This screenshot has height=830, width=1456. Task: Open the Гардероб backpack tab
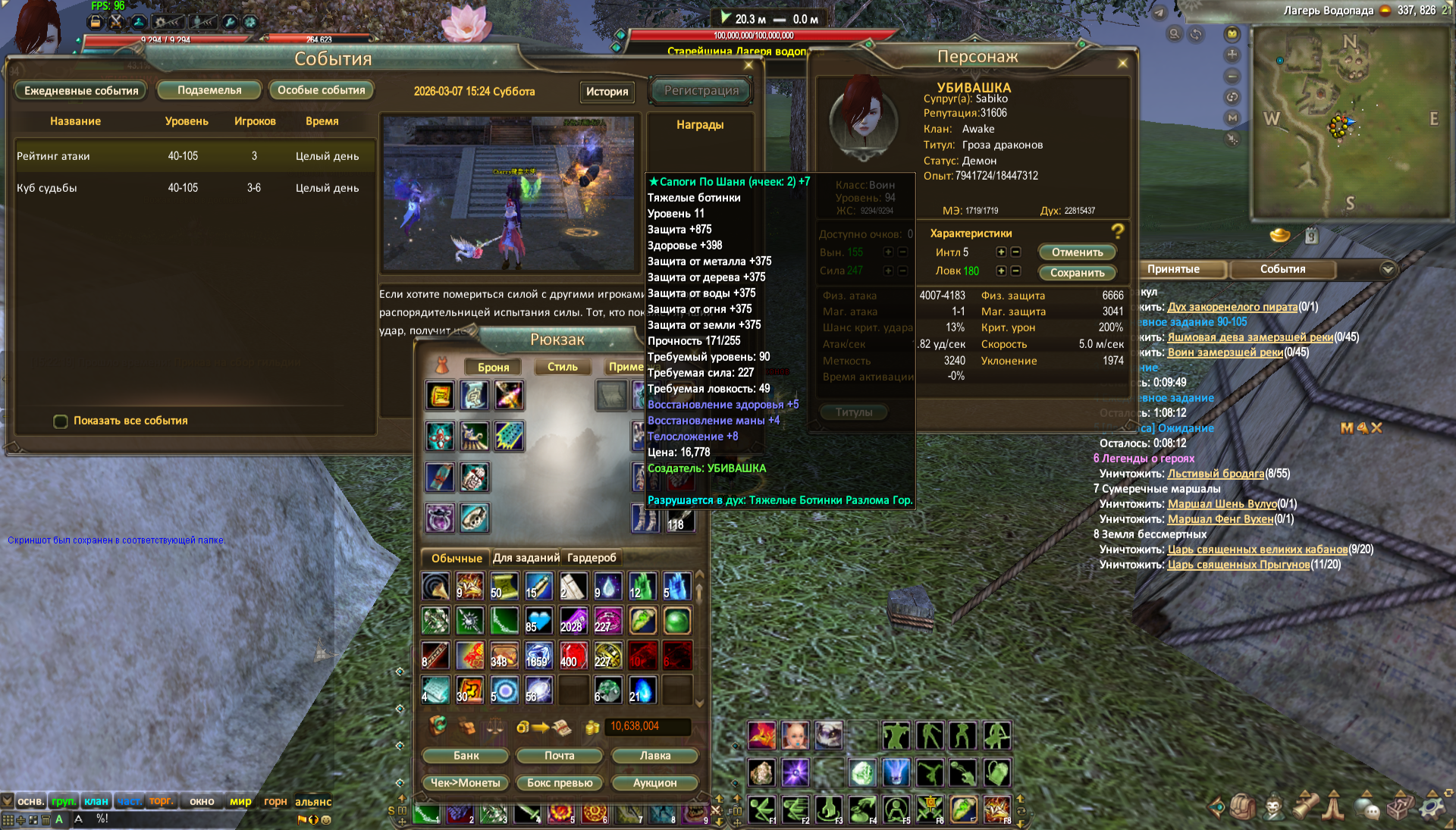click(x=591, y=558)
